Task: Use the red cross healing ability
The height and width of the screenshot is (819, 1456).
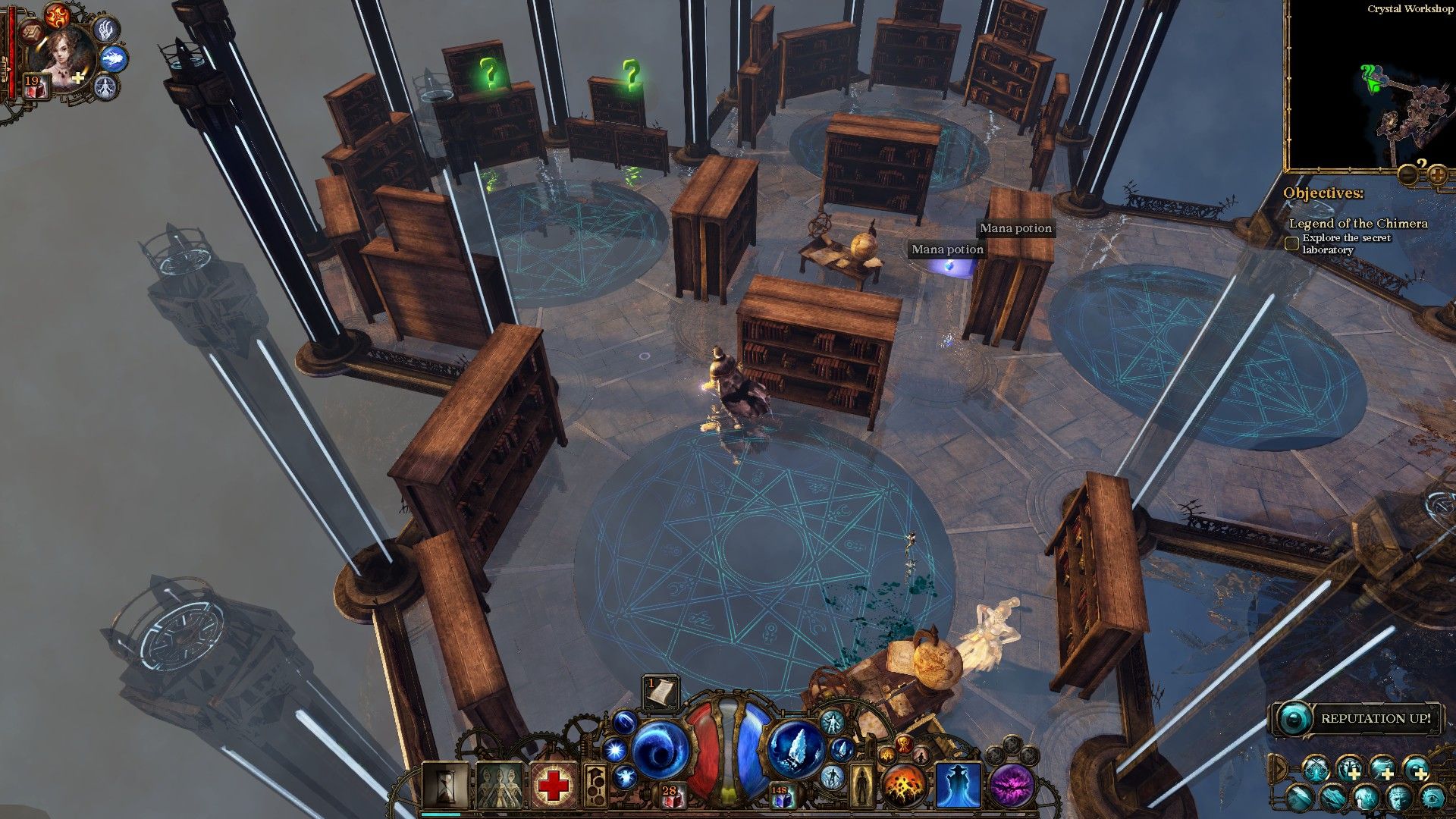Action: click(554, 786)
